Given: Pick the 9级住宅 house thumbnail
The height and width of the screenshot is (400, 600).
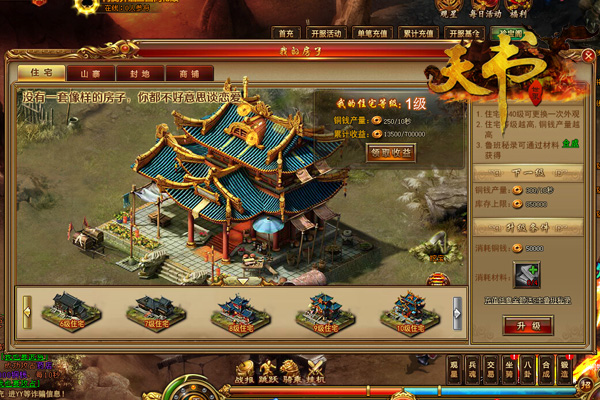Looking at the screenshot, I should pyautogui.click(x=324, y=311).
